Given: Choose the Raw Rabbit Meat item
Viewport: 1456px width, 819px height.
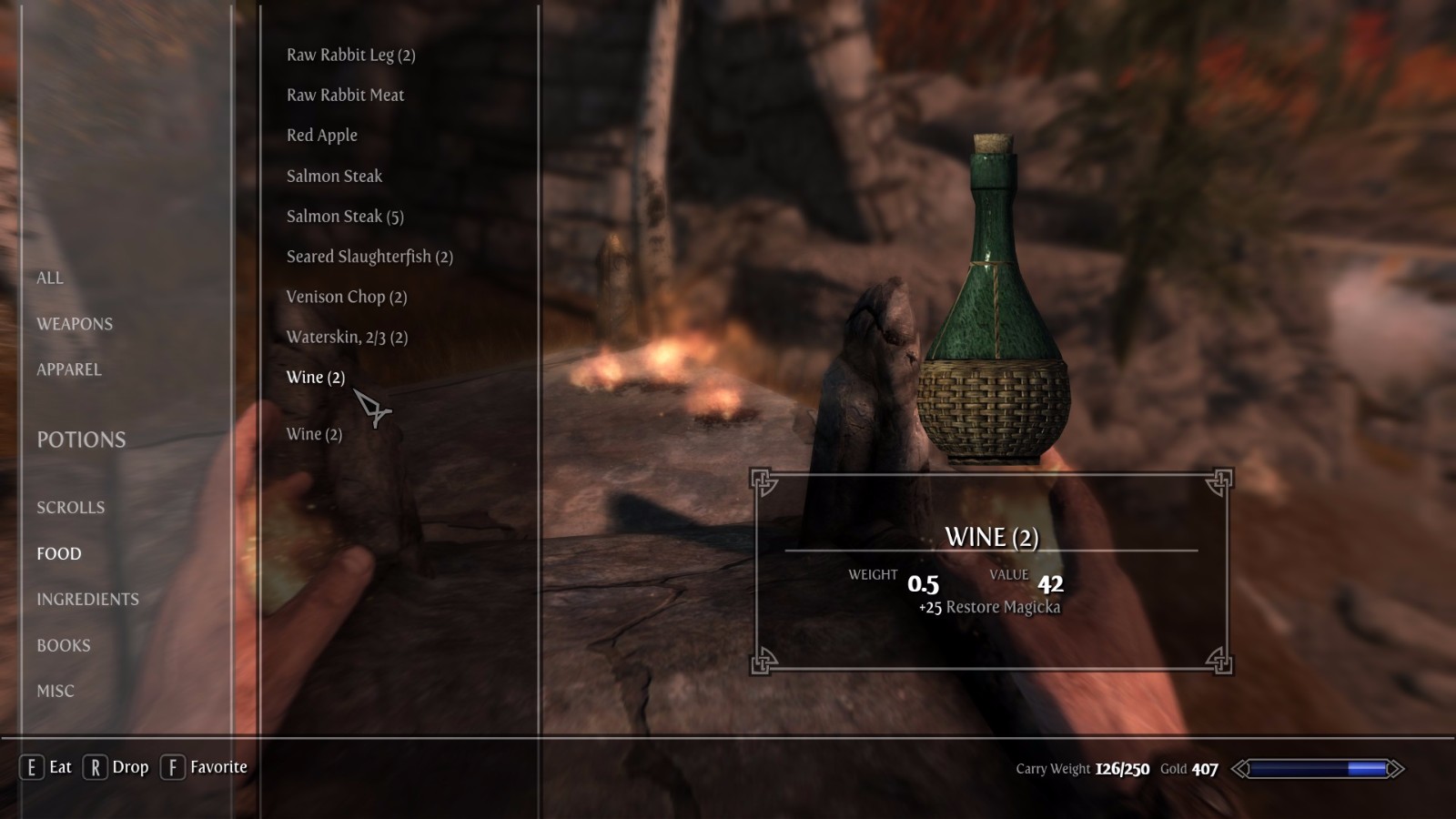Looking at the screenshot, I should [345, 96].
